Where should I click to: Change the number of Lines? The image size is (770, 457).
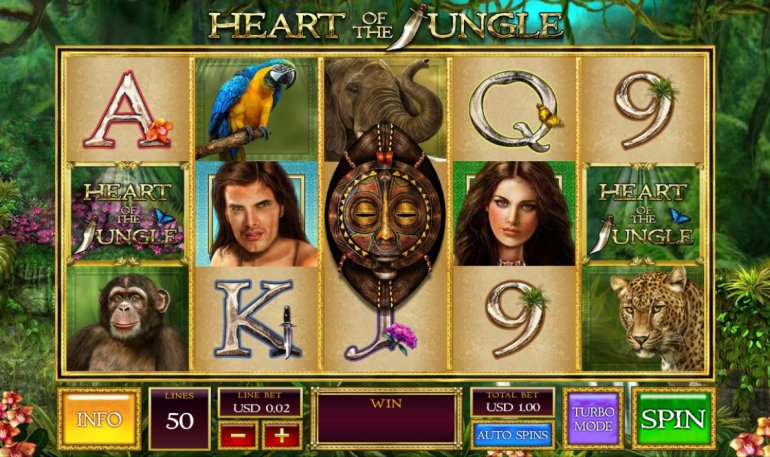click(179, 418)
